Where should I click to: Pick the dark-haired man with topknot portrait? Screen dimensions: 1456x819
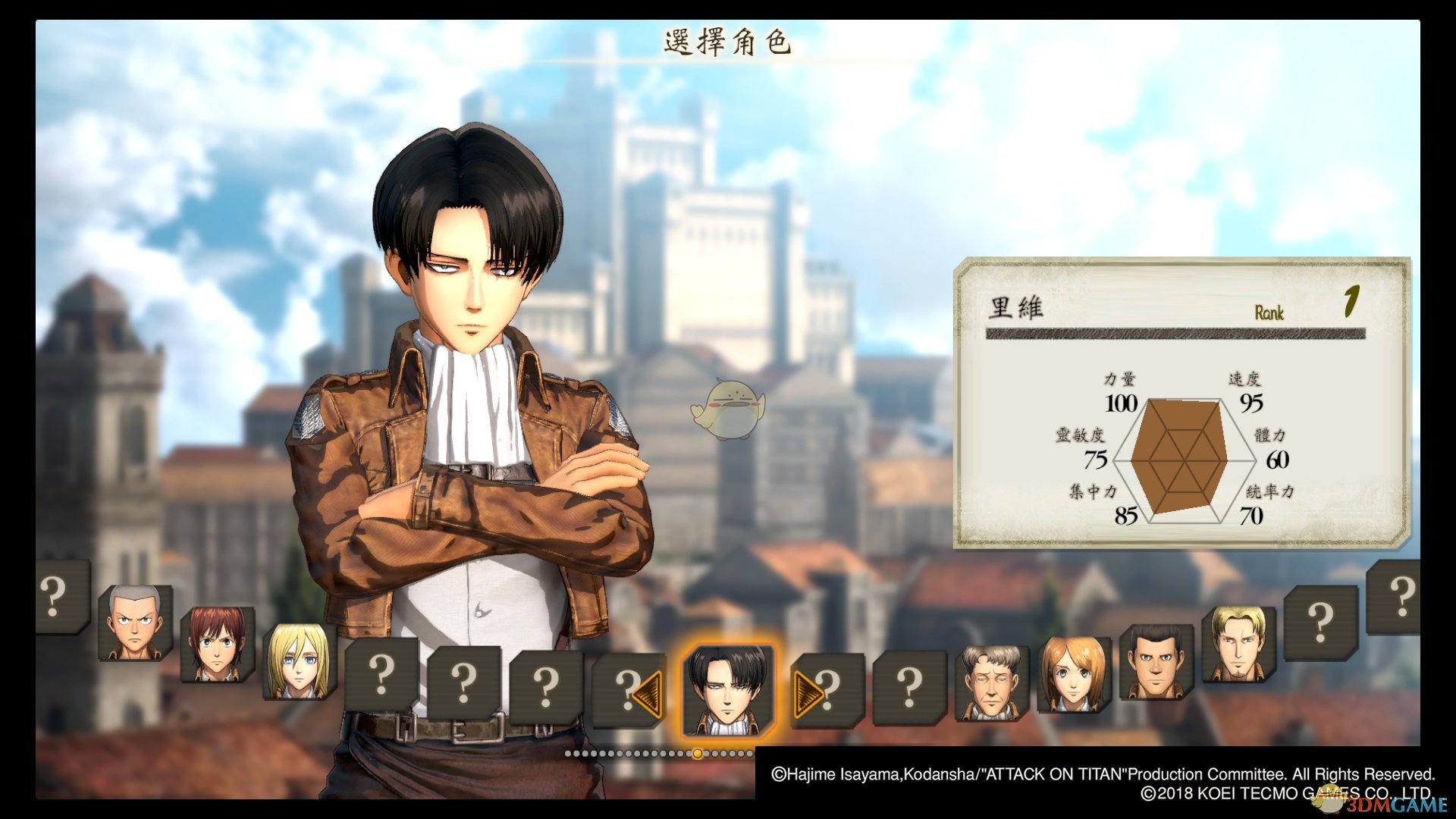(1156, 661)
